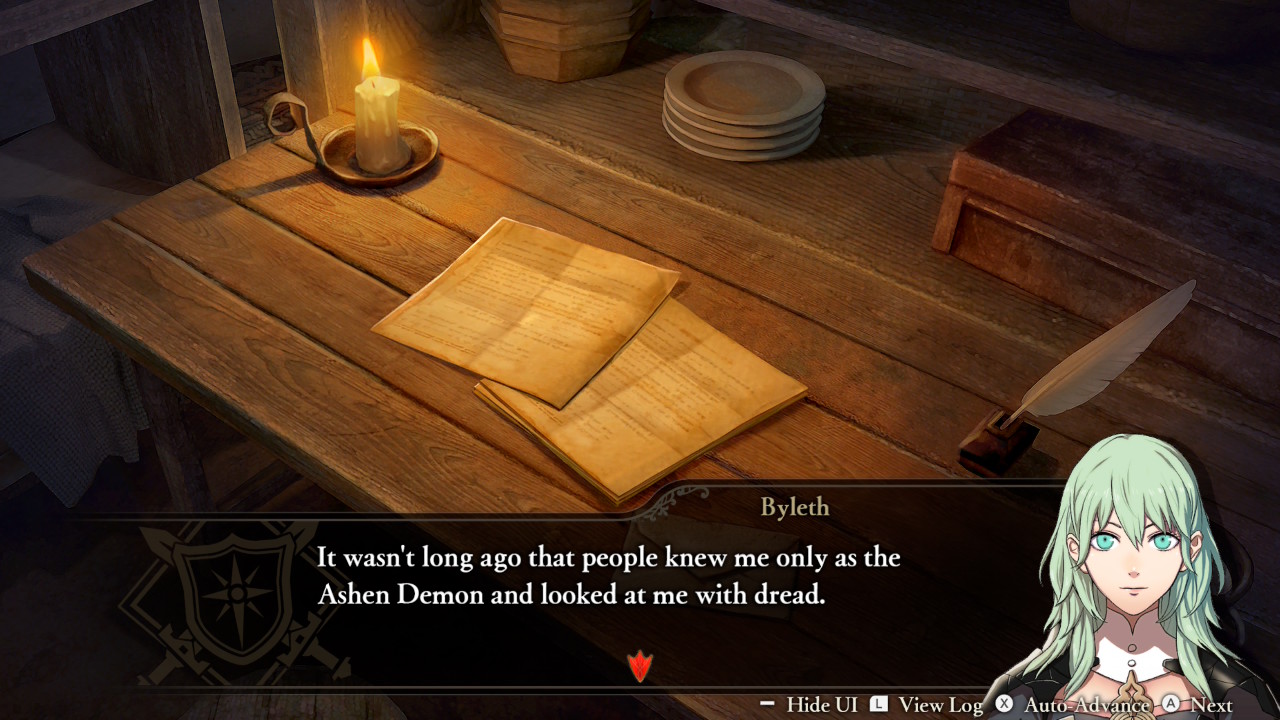Click the red dialogue advance arrow

640,665
